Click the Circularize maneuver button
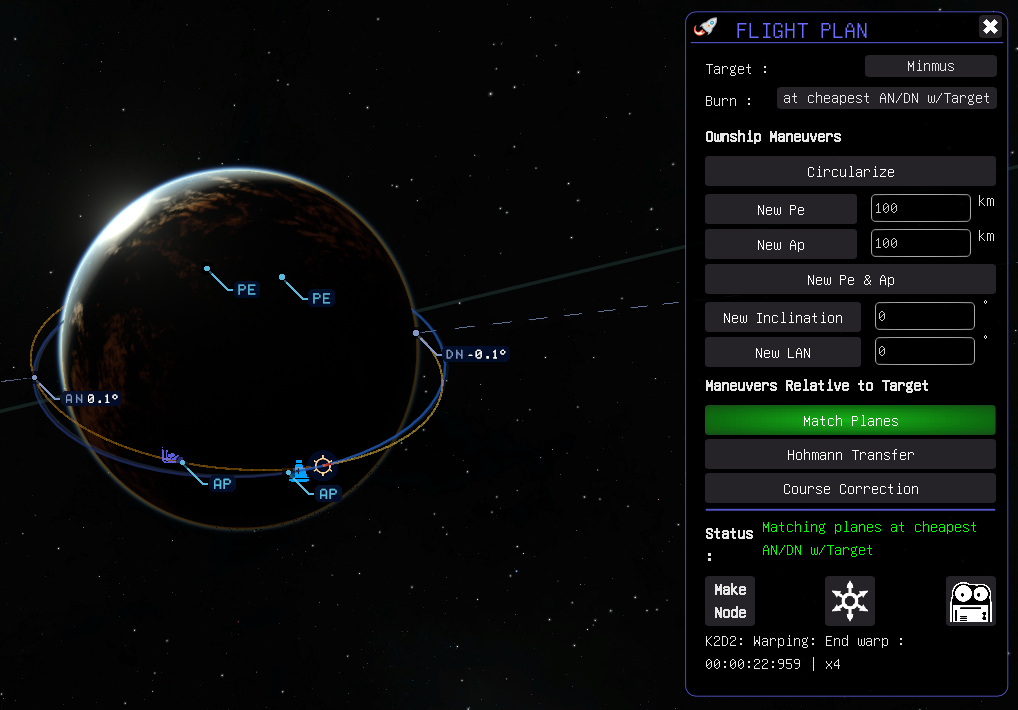 pyautogui.click(x=850, y=171)
